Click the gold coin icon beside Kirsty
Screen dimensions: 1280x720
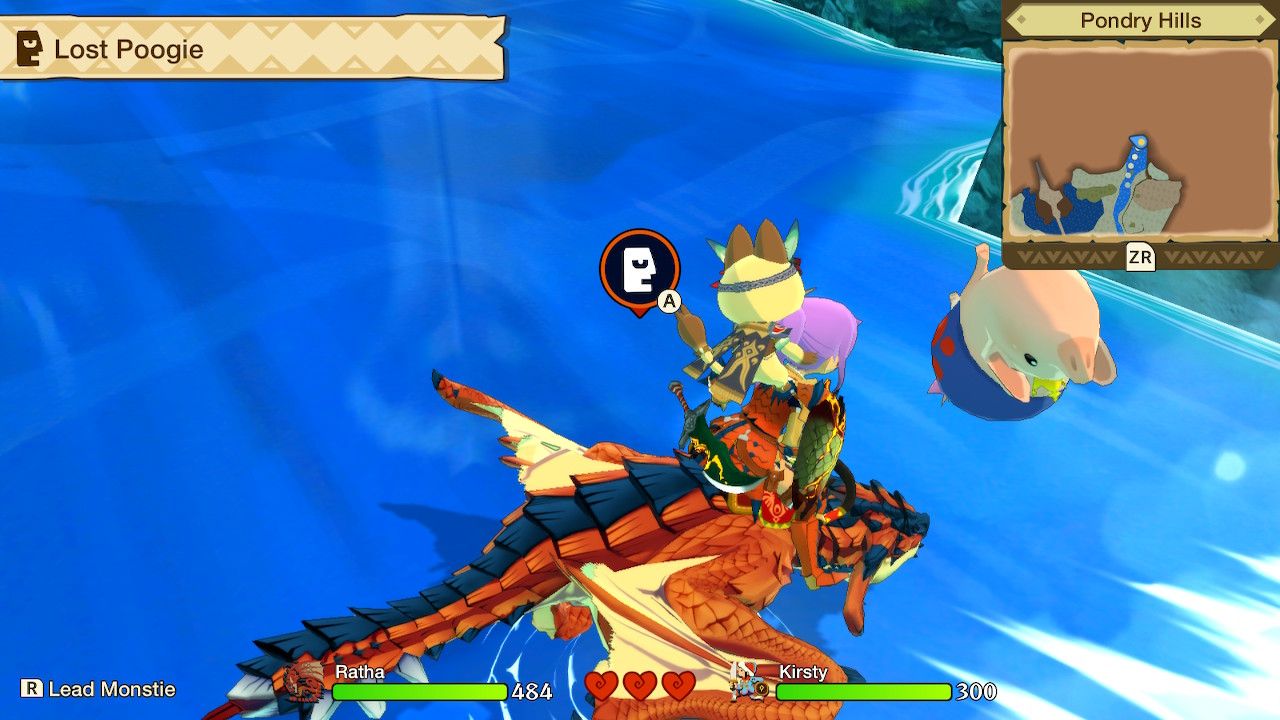tap(763, 690)
